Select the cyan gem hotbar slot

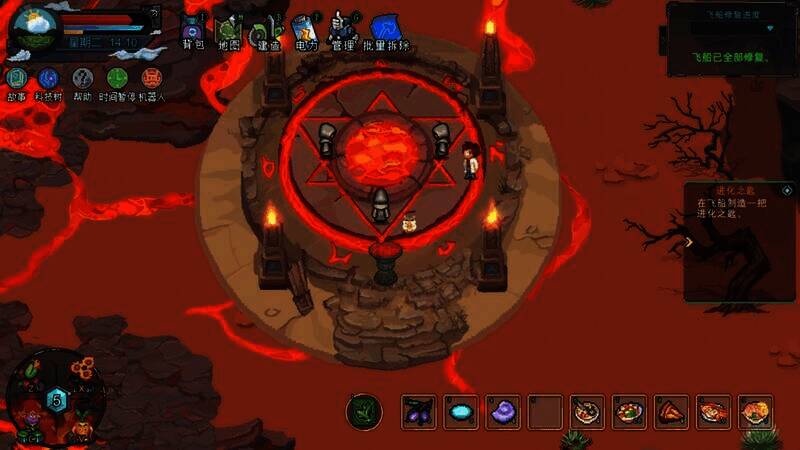coord(460,411)
